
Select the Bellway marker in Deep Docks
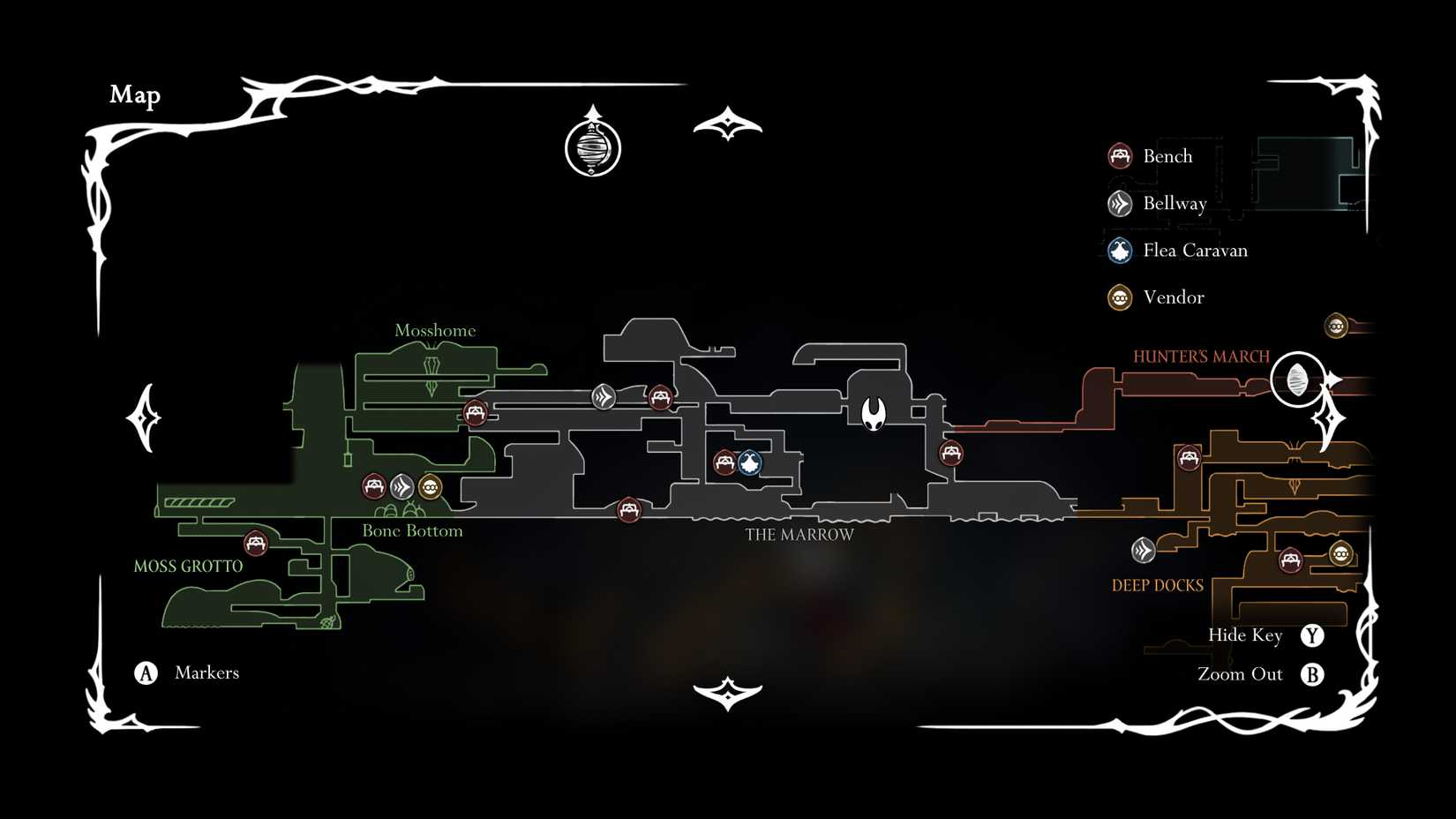1145,551
